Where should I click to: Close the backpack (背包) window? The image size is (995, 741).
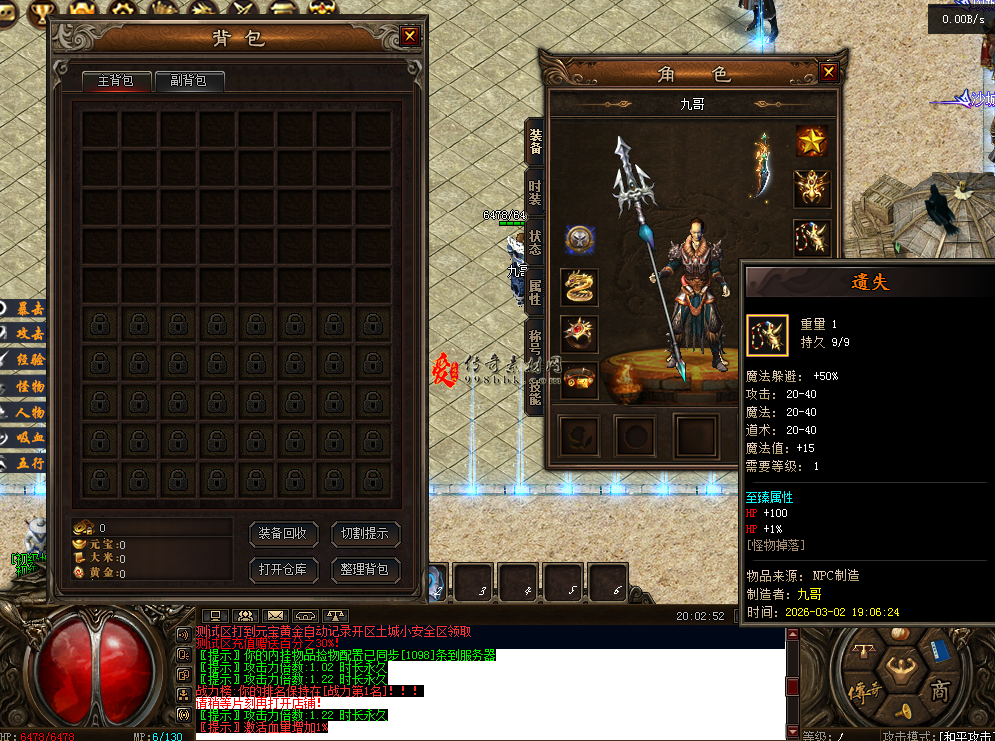[x=410, y=37]
